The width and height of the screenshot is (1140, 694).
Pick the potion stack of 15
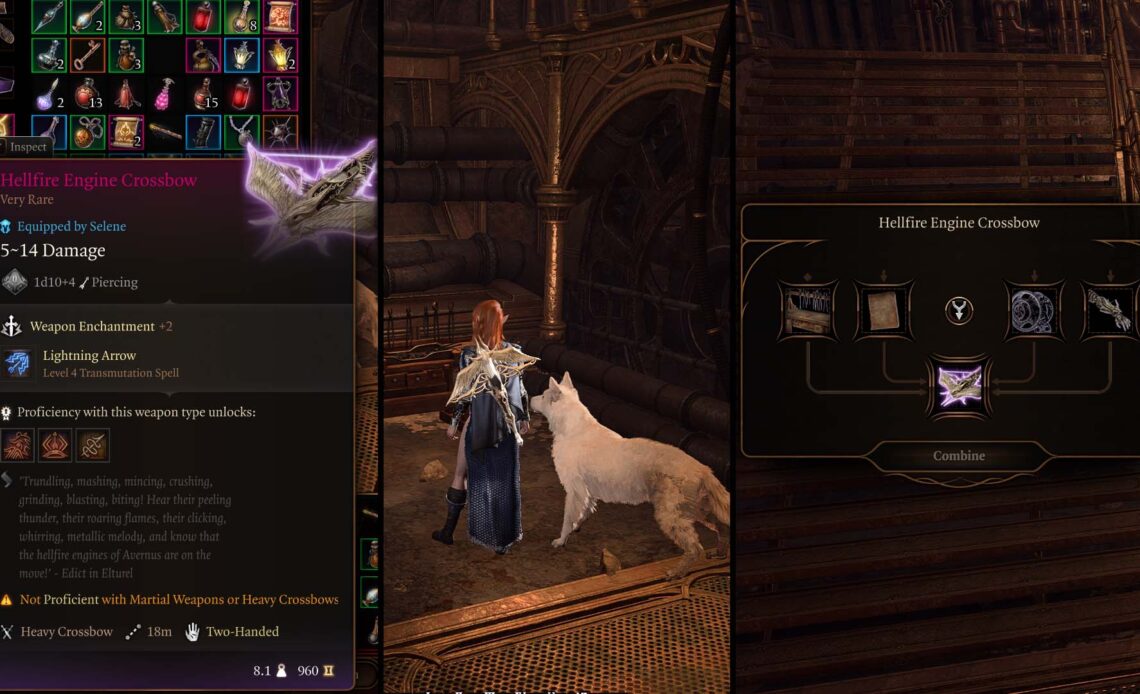[203, 94]
